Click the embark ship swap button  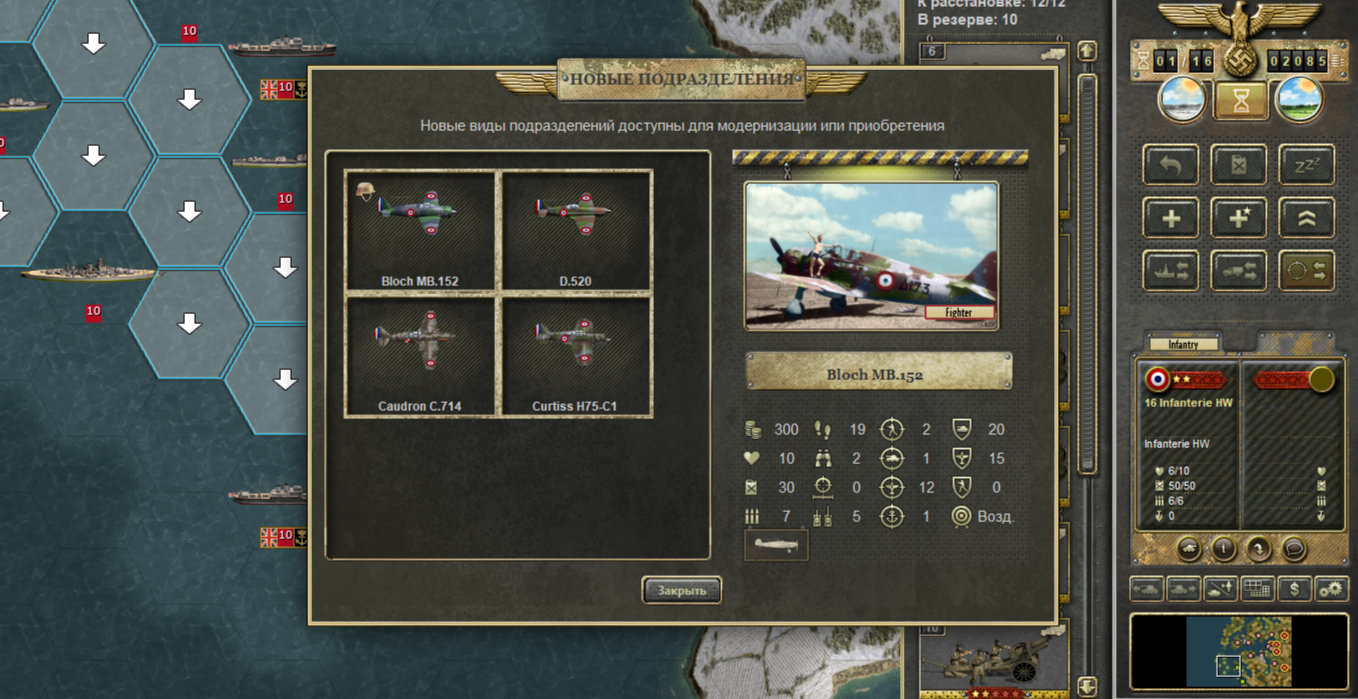pos(1170,271)
